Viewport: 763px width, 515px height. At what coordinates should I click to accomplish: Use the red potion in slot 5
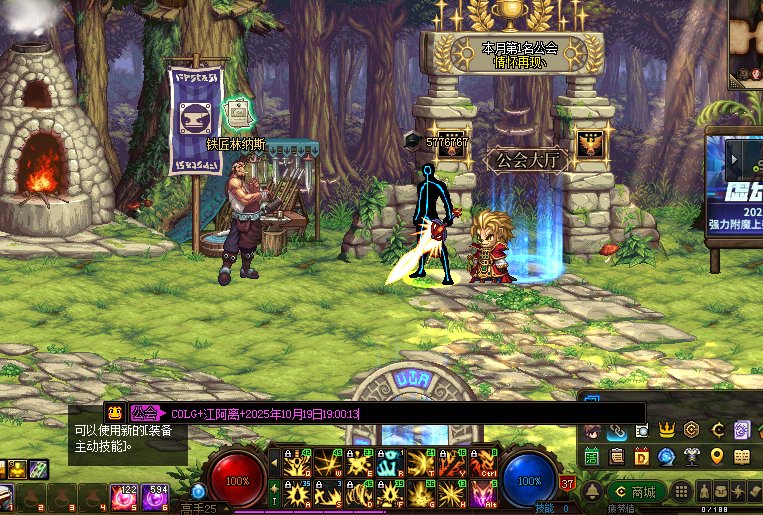point(124,495)
